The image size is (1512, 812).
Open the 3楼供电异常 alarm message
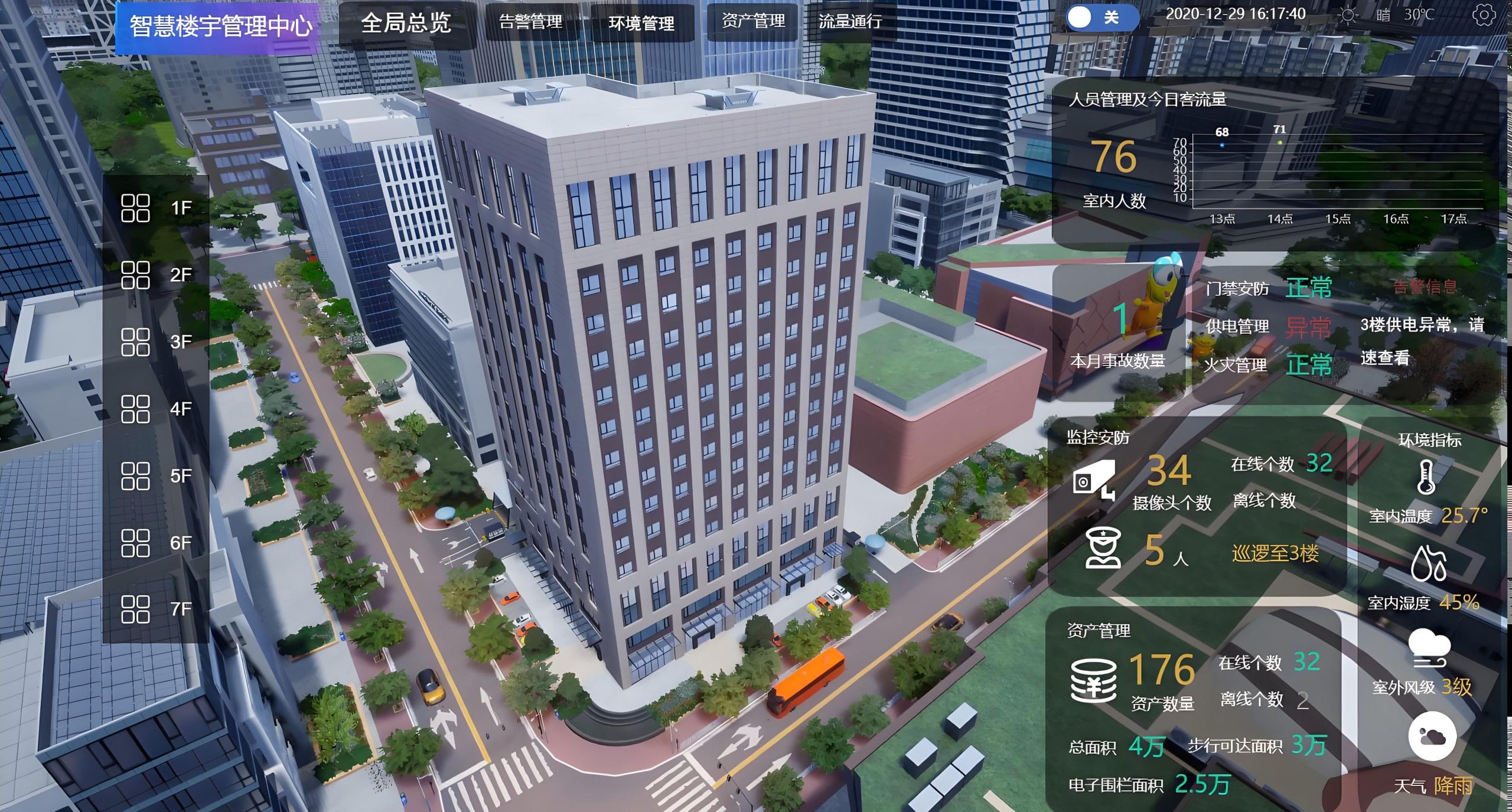(1422, 341)
